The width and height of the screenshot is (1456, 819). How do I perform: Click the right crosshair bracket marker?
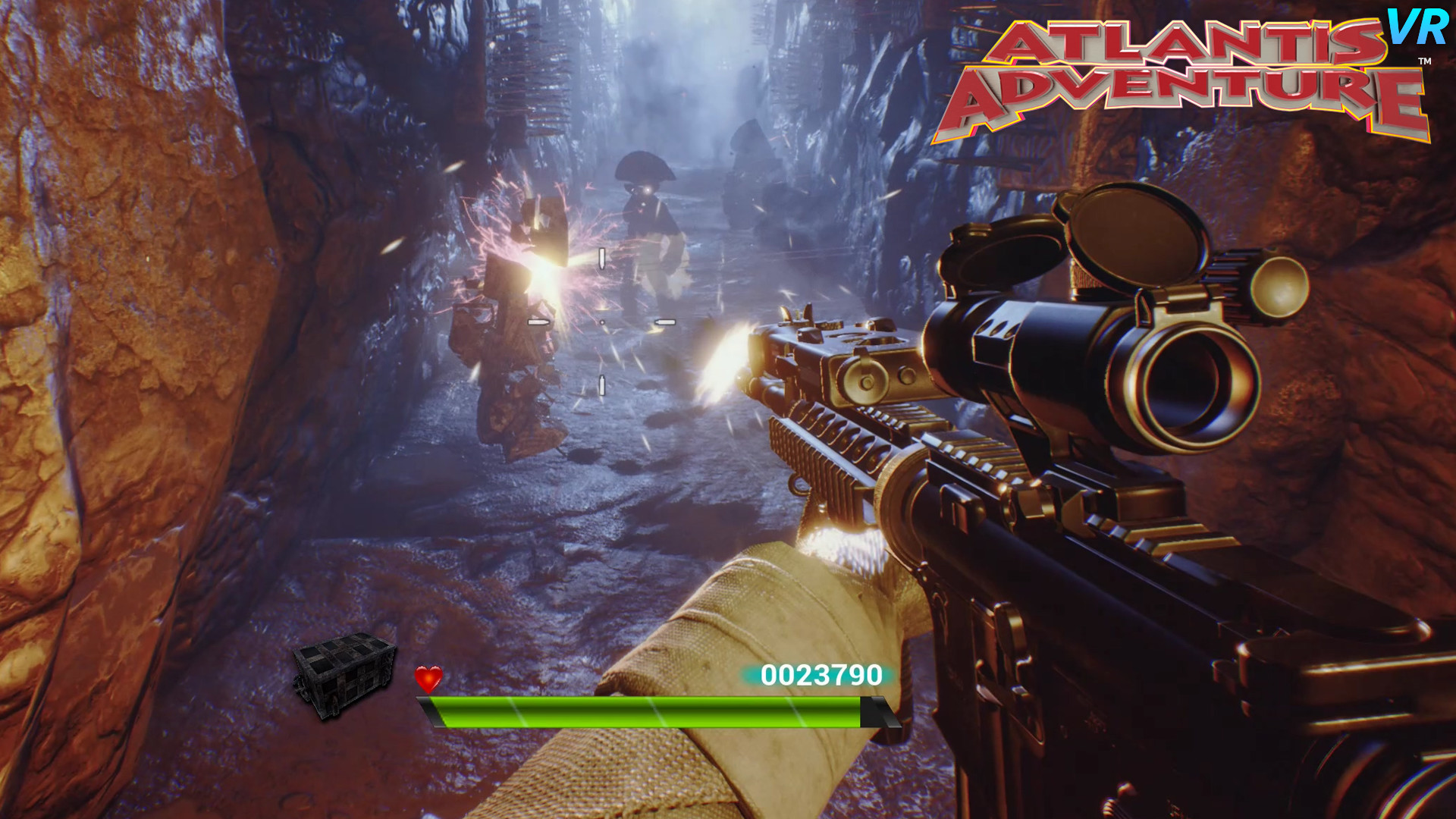(665, 322)
